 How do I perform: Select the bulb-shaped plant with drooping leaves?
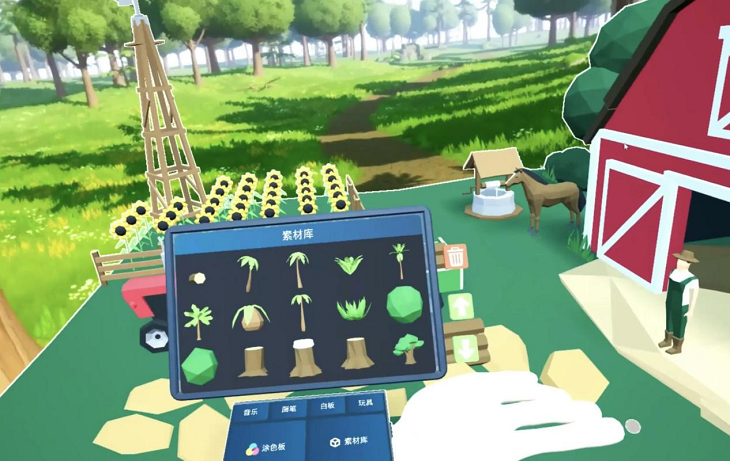(x=250, y=316)
